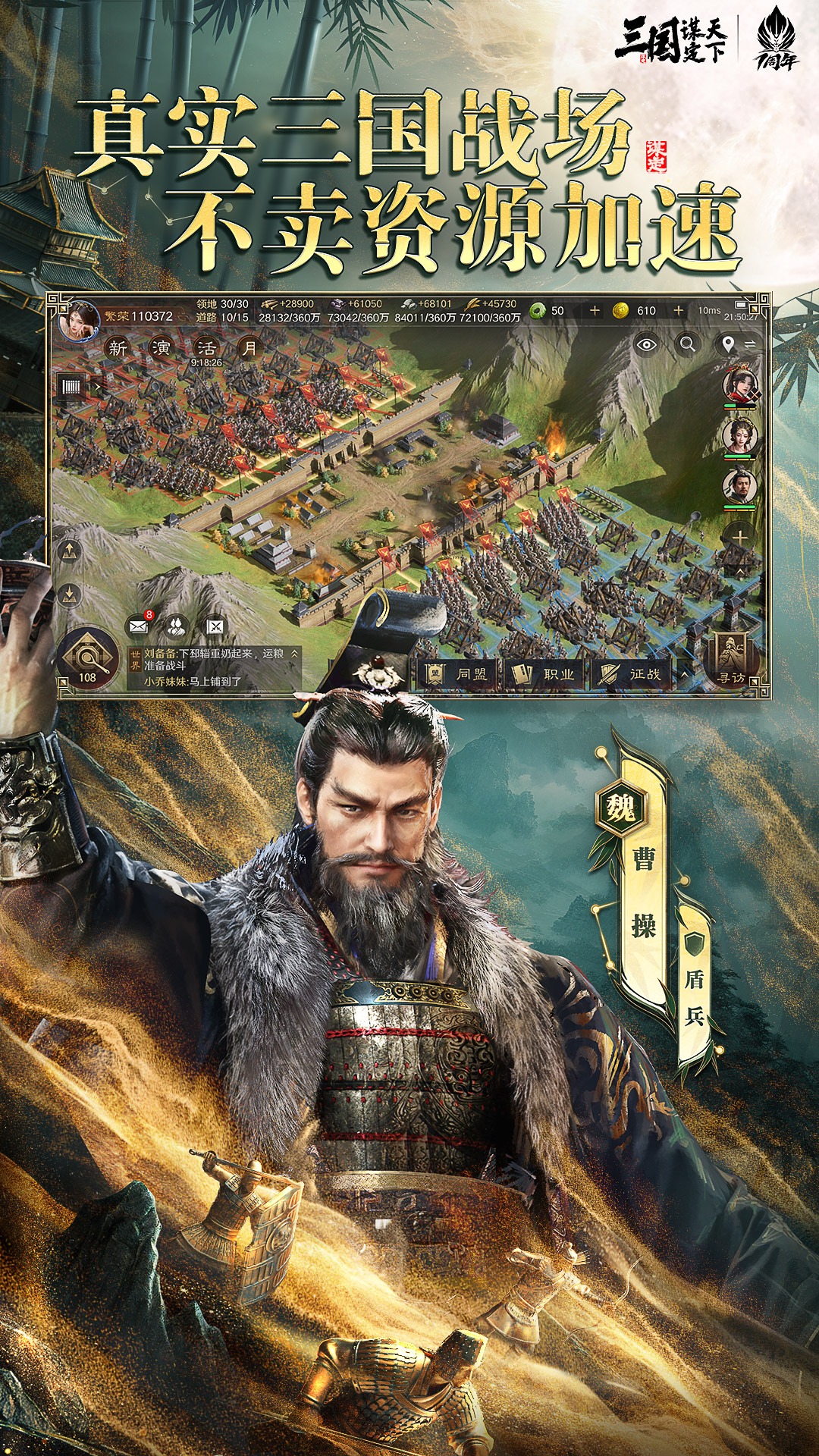This screenshot has height=1456, width=819.
Task: Add more gold coins with plus
Action: point(678,311)
